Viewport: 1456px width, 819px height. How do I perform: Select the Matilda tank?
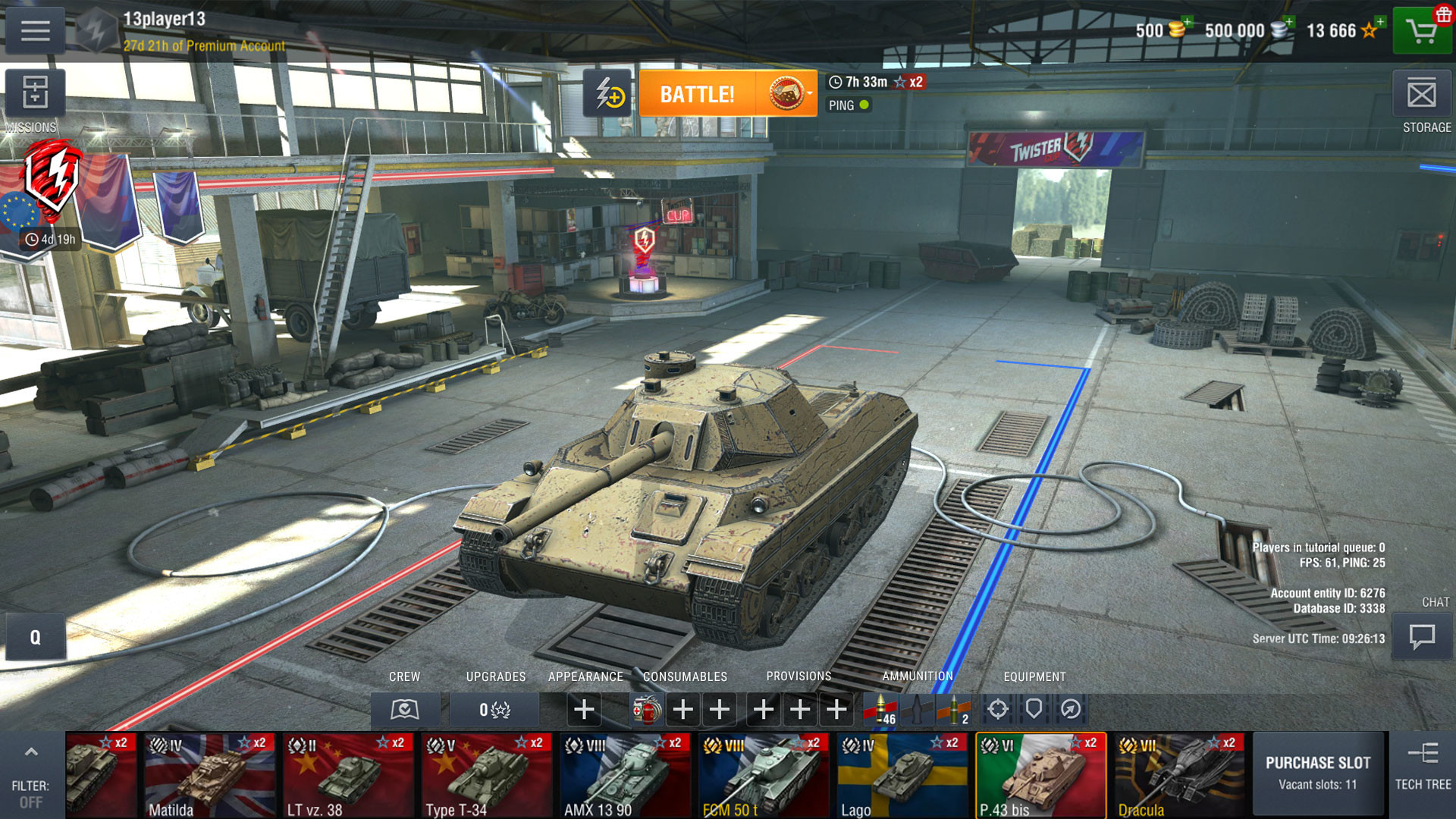[209, 775]
